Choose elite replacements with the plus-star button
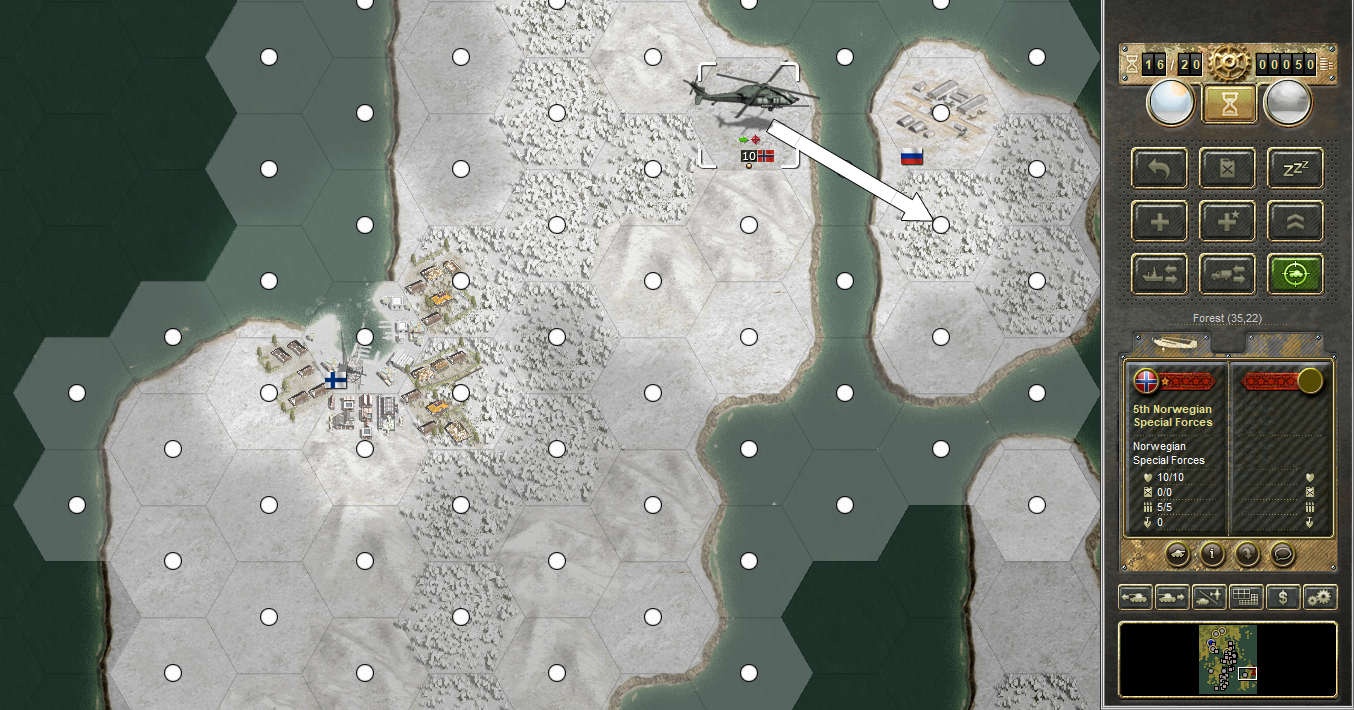This screenshot has width=1354, height=710. [1228, 221]
